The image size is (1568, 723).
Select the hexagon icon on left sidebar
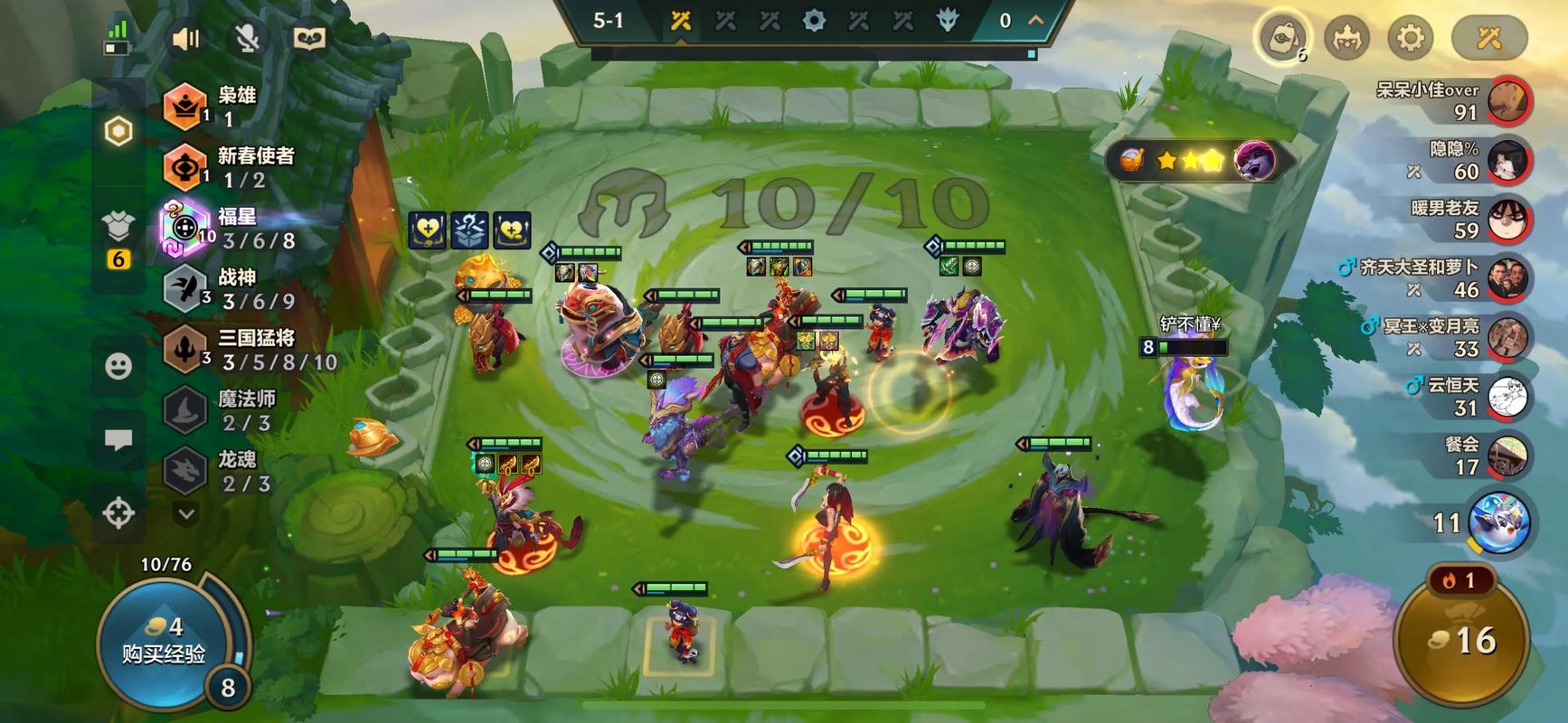pos(118,132)
